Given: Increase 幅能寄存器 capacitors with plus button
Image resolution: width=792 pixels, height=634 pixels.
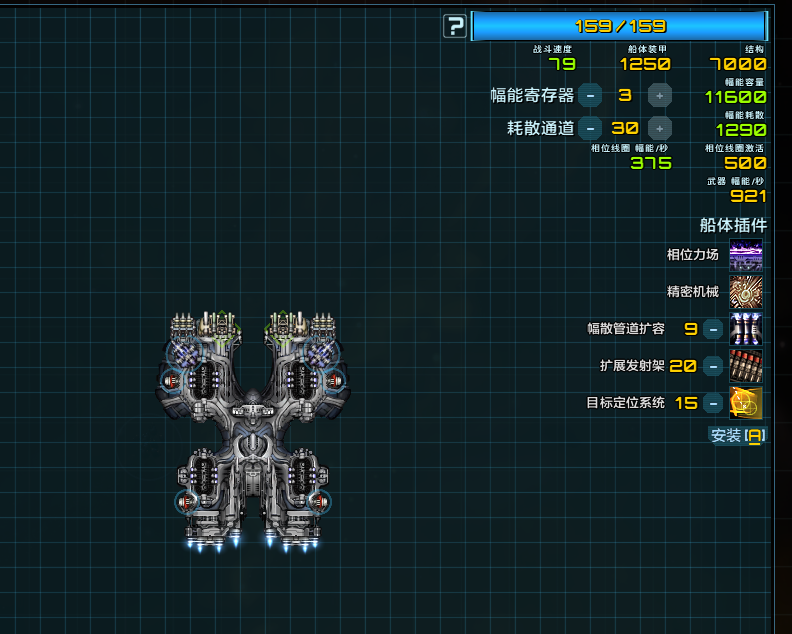Looking at the screenshot, I should 660,95.
